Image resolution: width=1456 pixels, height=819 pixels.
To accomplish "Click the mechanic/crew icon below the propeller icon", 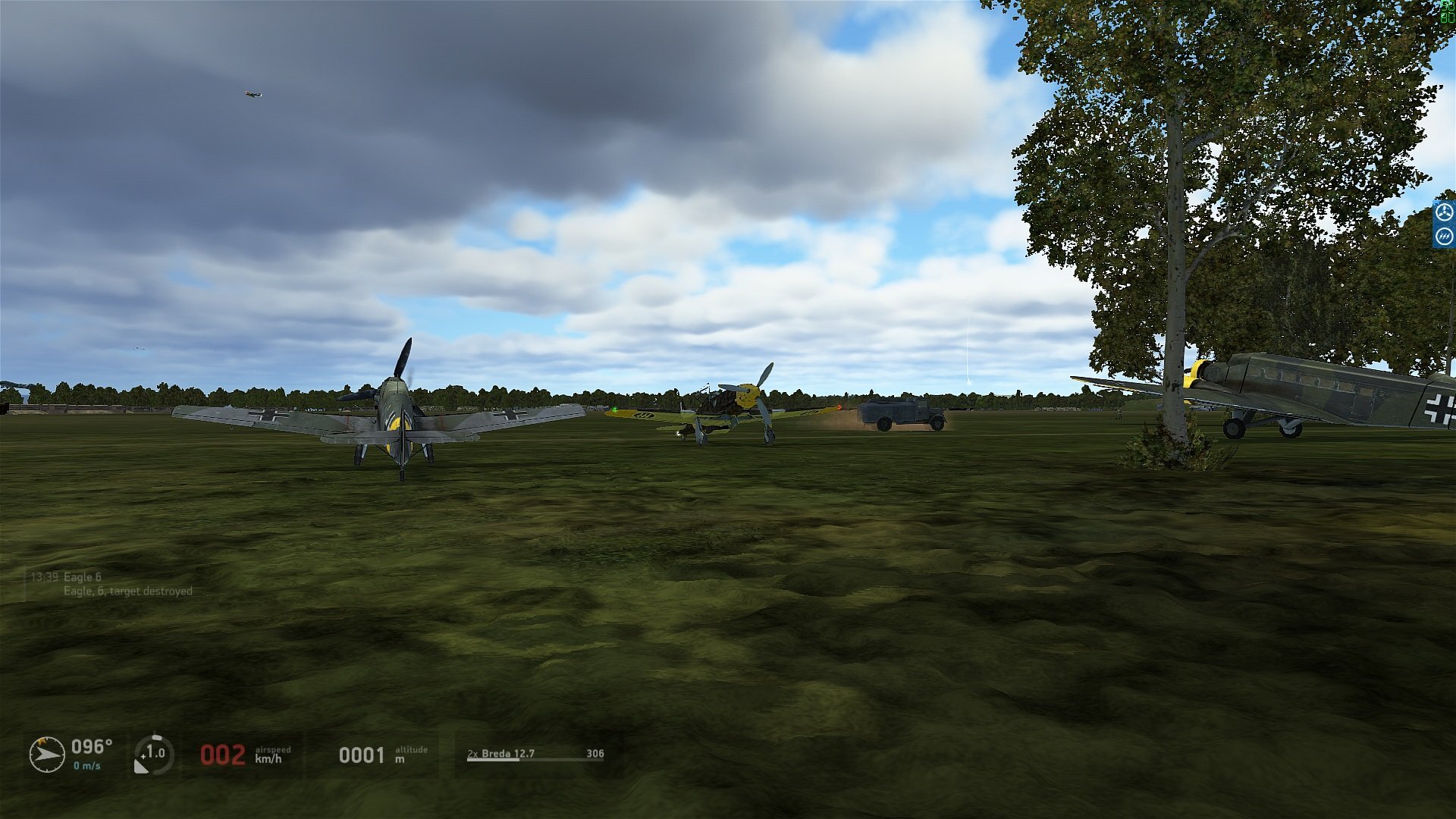I will (1445, 237).
